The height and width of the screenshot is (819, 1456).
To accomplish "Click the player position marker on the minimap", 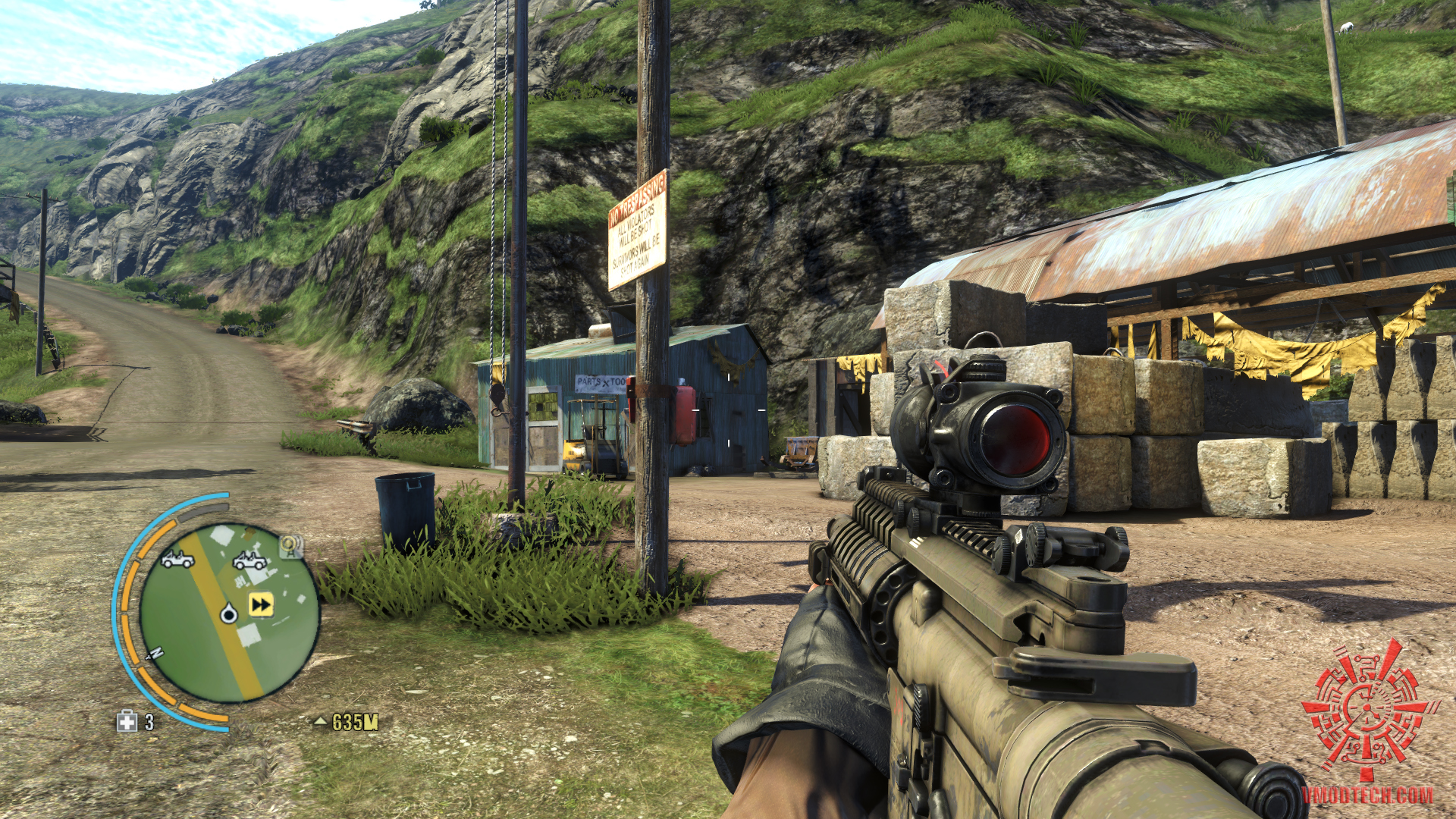I will [229, 613].
